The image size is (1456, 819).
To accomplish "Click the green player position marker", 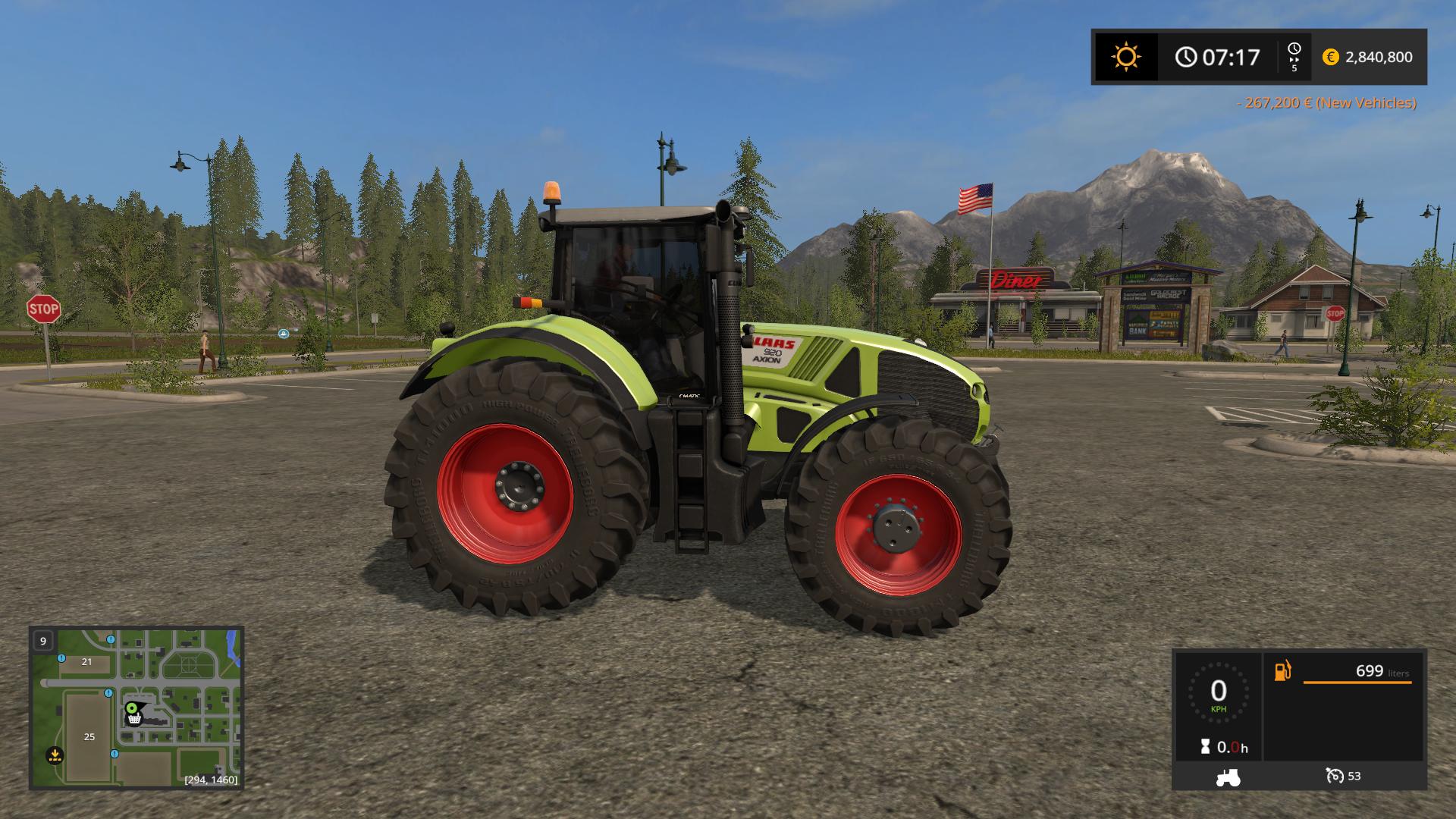I will coord(132,708).
